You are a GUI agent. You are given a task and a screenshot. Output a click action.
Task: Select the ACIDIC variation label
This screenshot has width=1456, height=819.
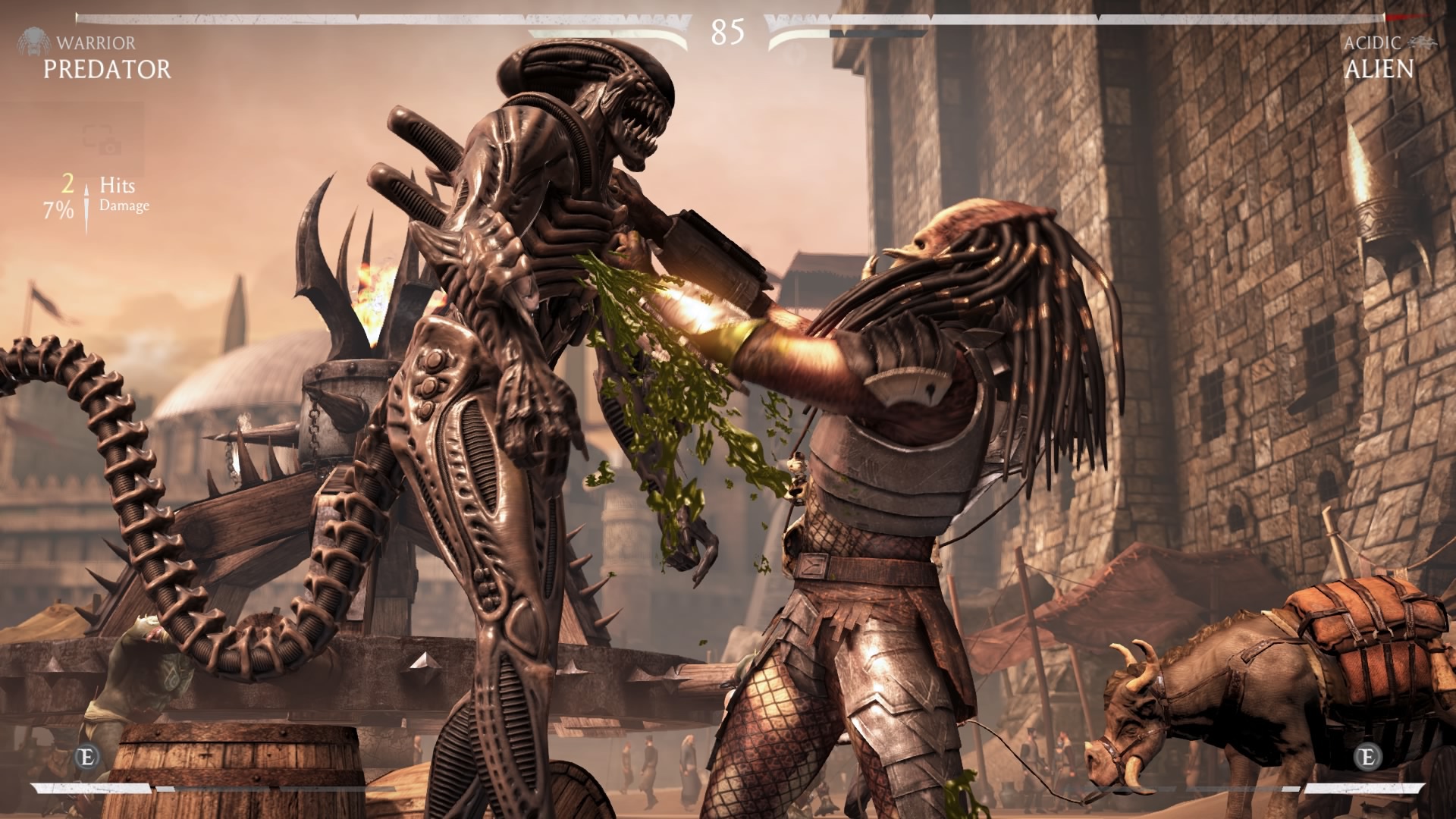(x=1373, y=43)
